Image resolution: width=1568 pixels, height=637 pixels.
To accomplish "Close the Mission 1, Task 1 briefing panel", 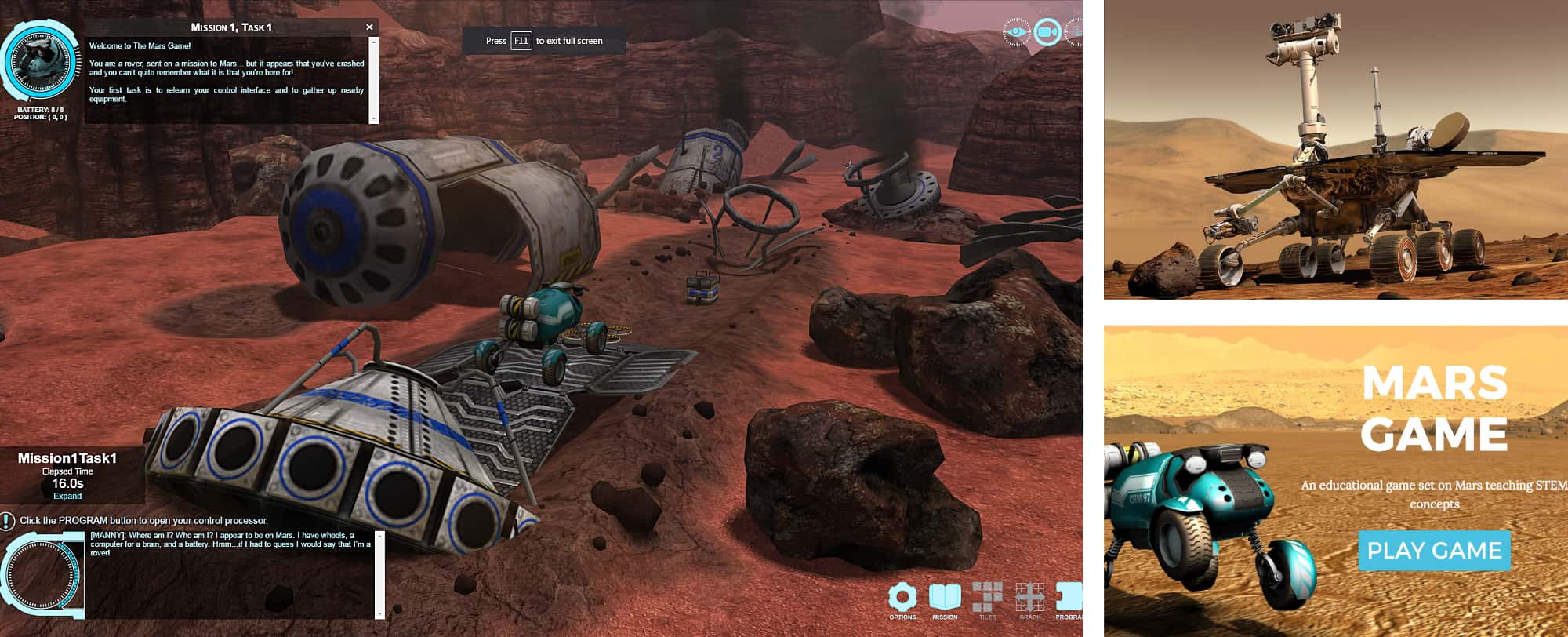I will (369, 27).
